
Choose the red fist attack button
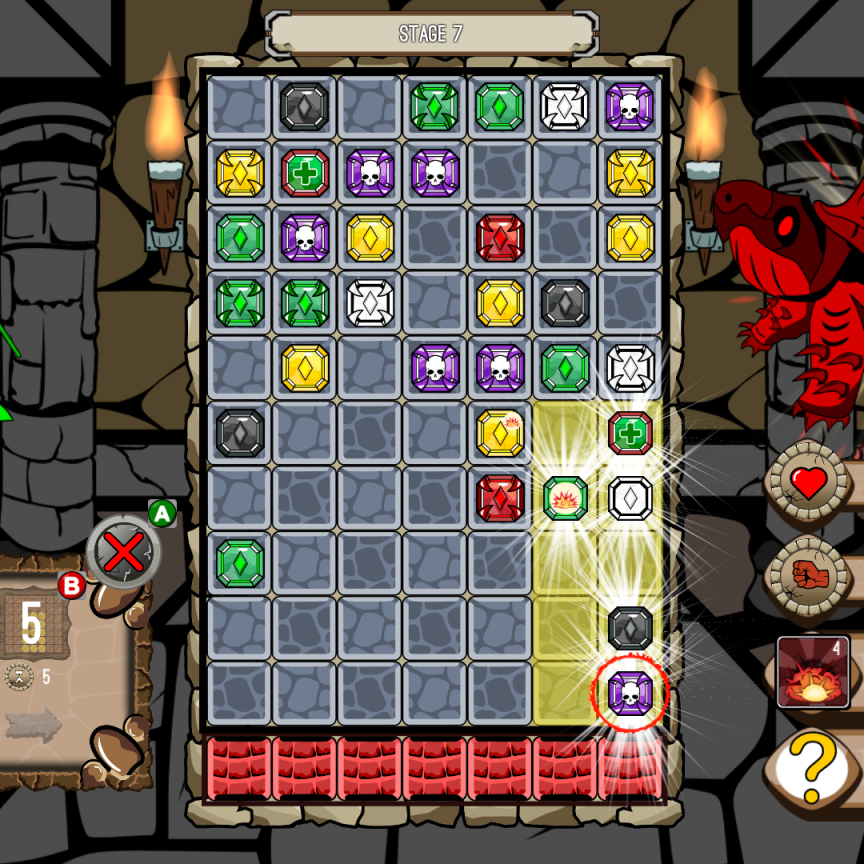click(808, 574)
